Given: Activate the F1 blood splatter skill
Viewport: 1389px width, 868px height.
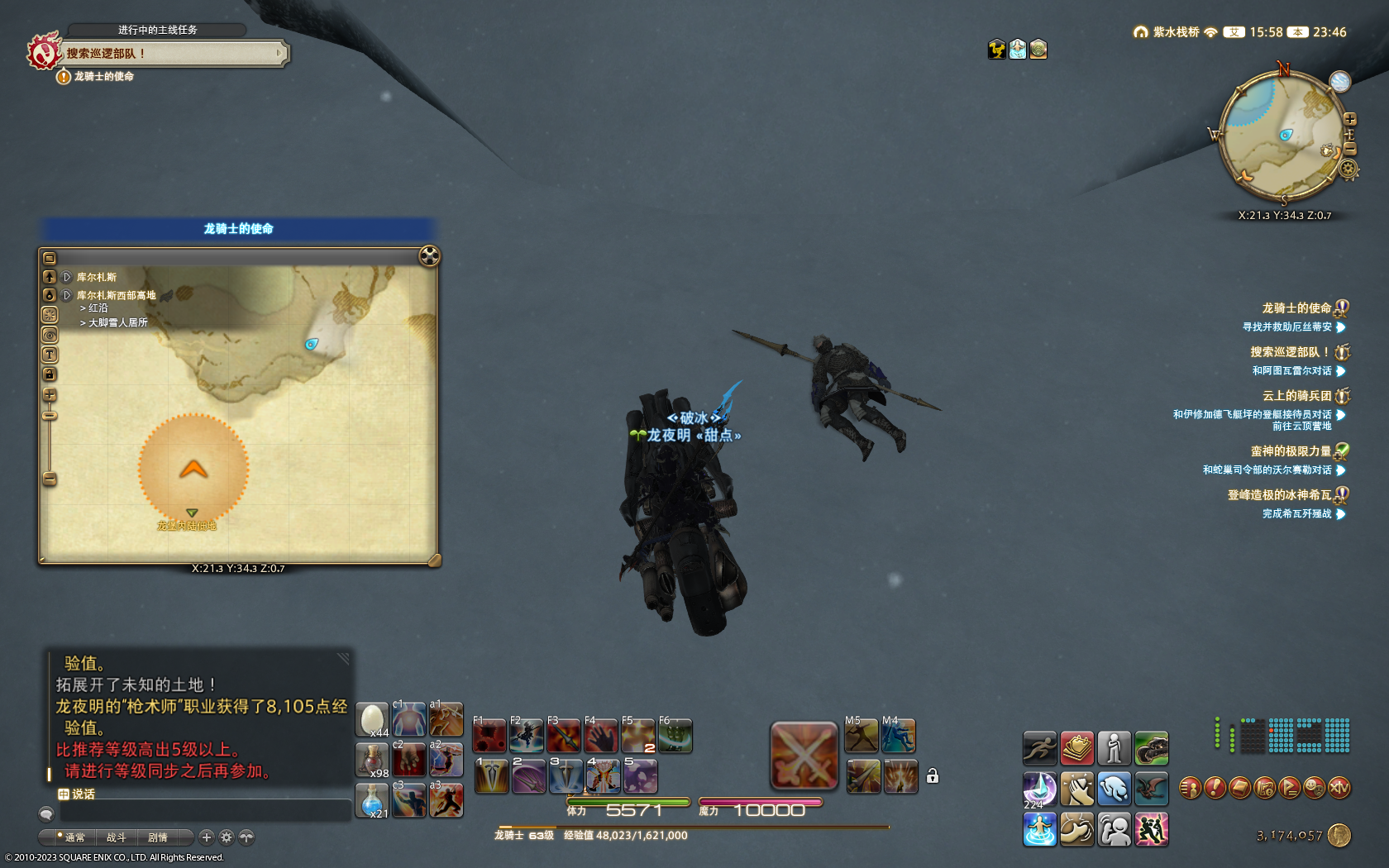Looking at the screenshot, I should pyautogui.click(x=489, y=735).
